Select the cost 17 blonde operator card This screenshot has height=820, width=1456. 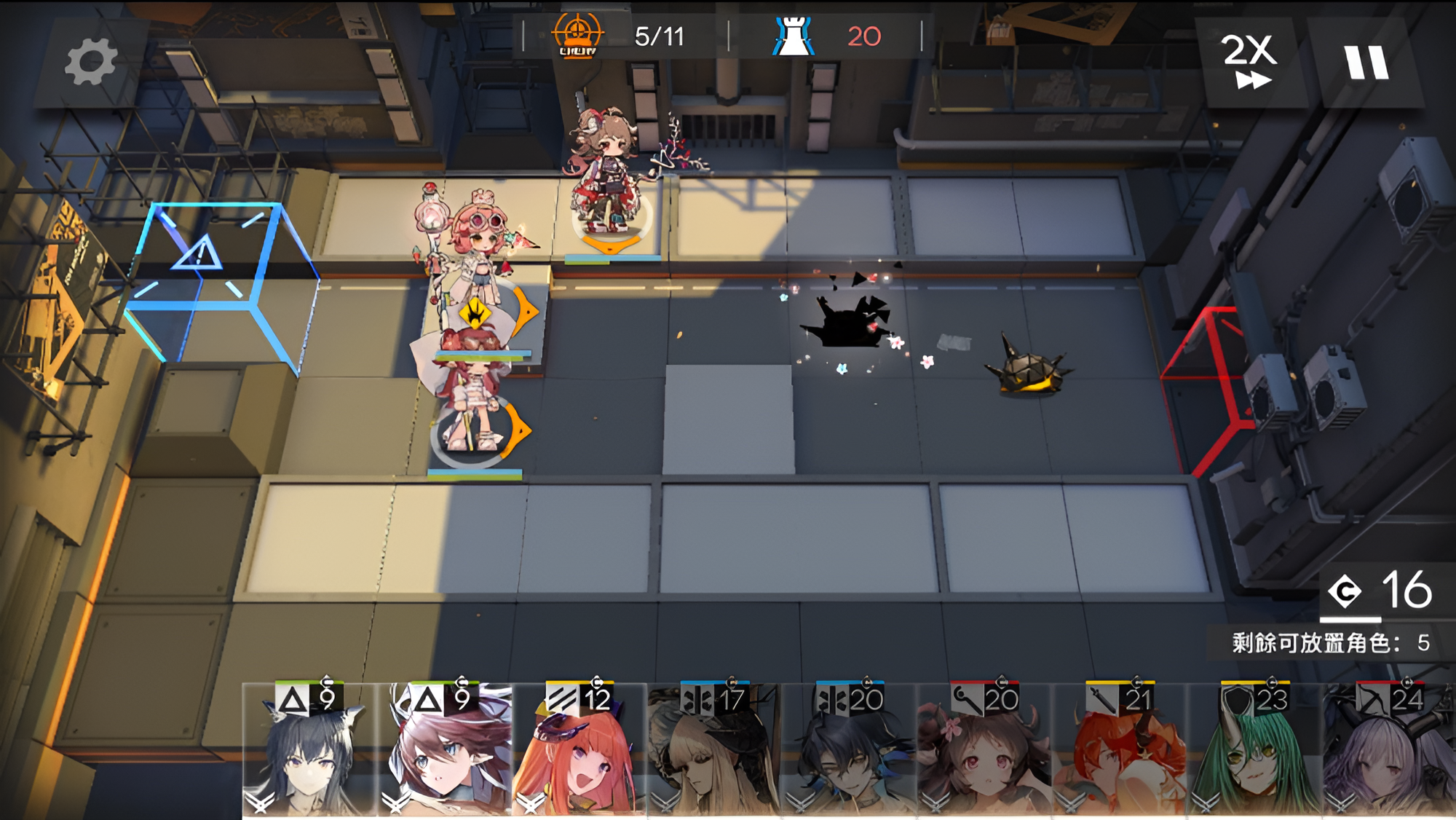click(x=713, y=750)
